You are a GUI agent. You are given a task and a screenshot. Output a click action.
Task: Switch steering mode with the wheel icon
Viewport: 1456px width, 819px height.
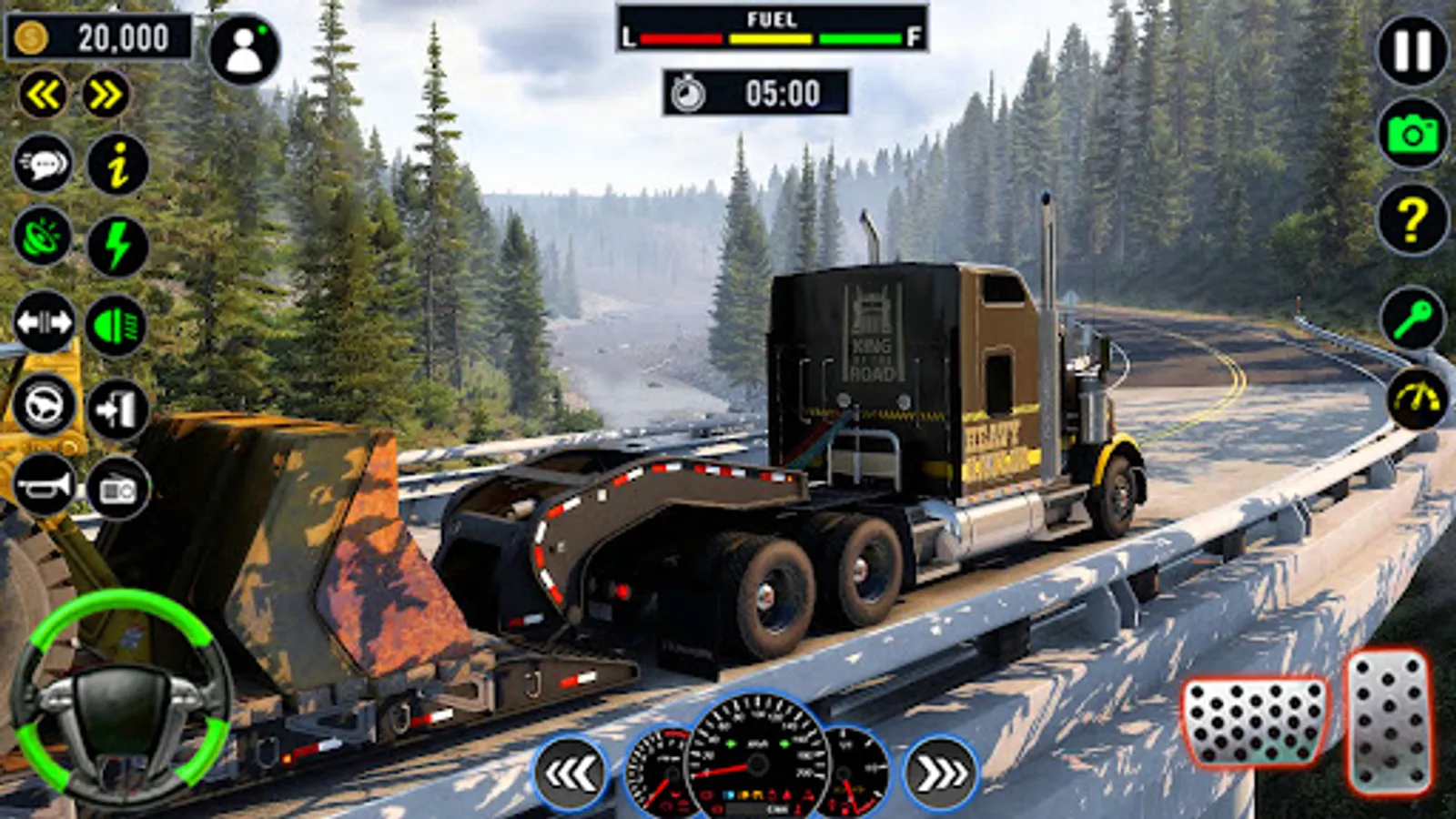[43, 404]
